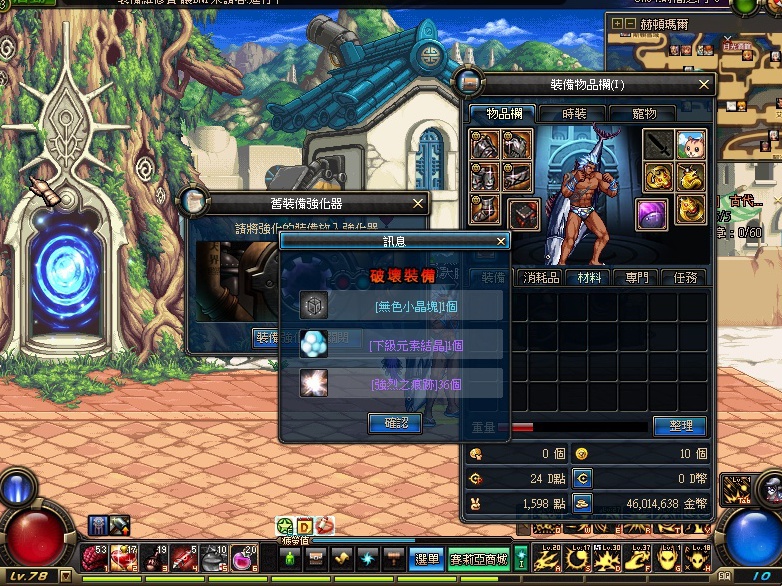782x586 pixels.
Task: Show the 任務 quest items category
Action: tap(684, 278)
